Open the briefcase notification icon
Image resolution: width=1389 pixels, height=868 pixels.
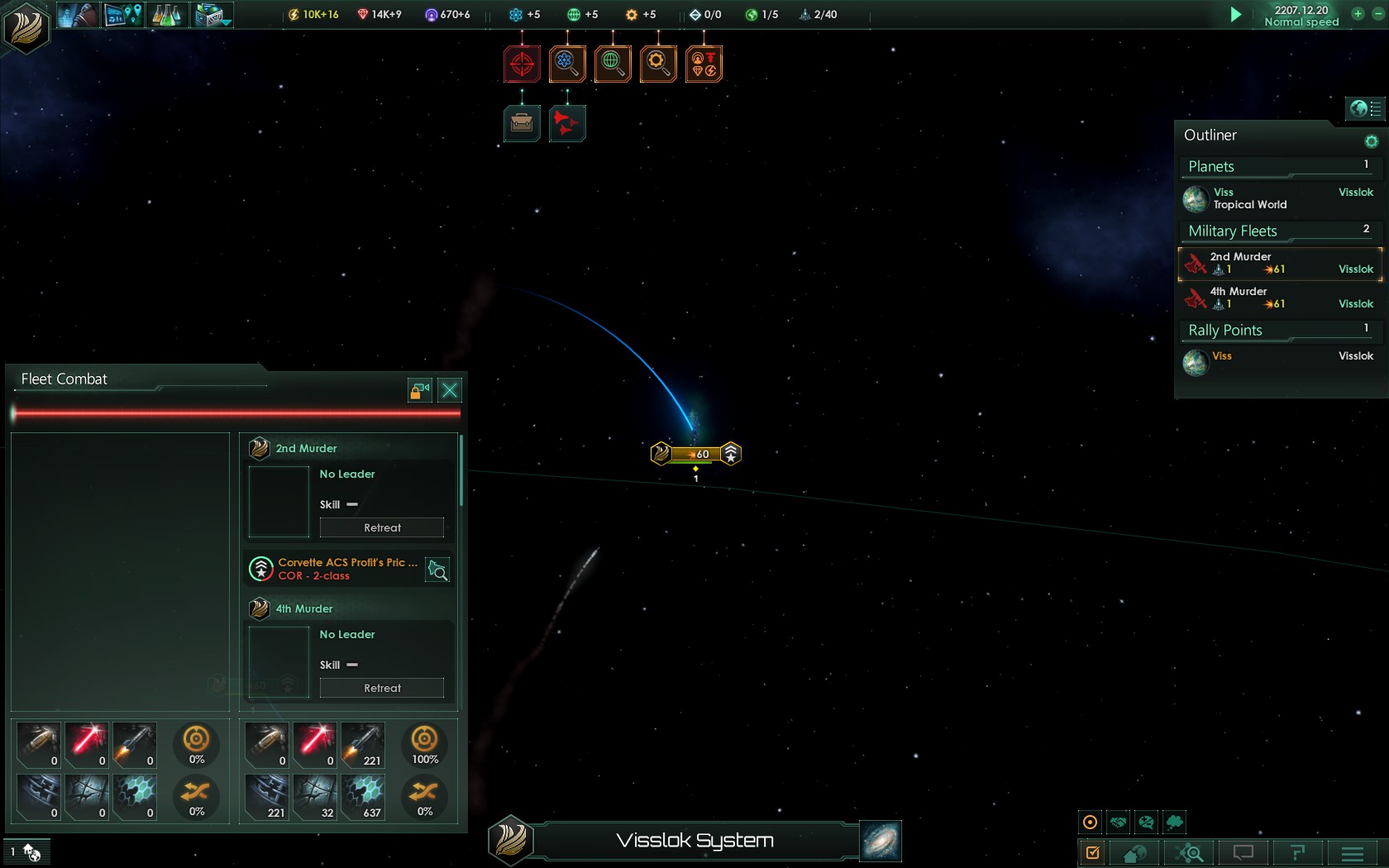pos(522,124)
